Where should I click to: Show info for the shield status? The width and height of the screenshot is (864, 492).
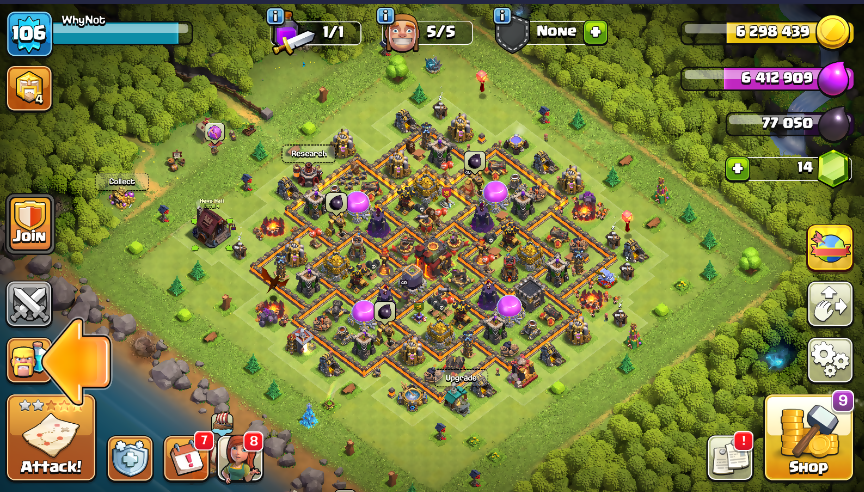(502, 15)
